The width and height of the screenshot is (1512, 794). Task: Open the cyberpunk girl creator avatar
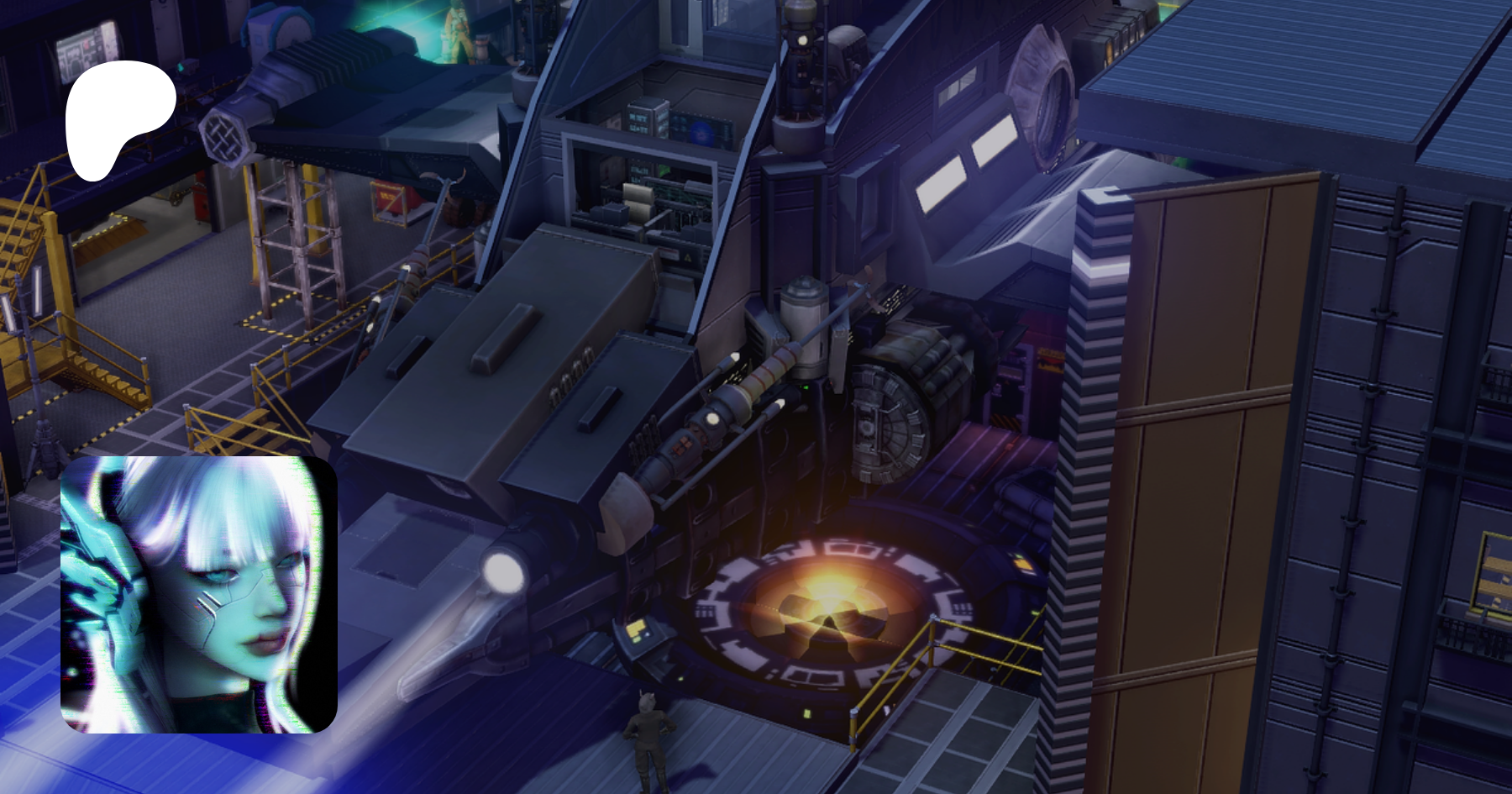tap(199, 595)
